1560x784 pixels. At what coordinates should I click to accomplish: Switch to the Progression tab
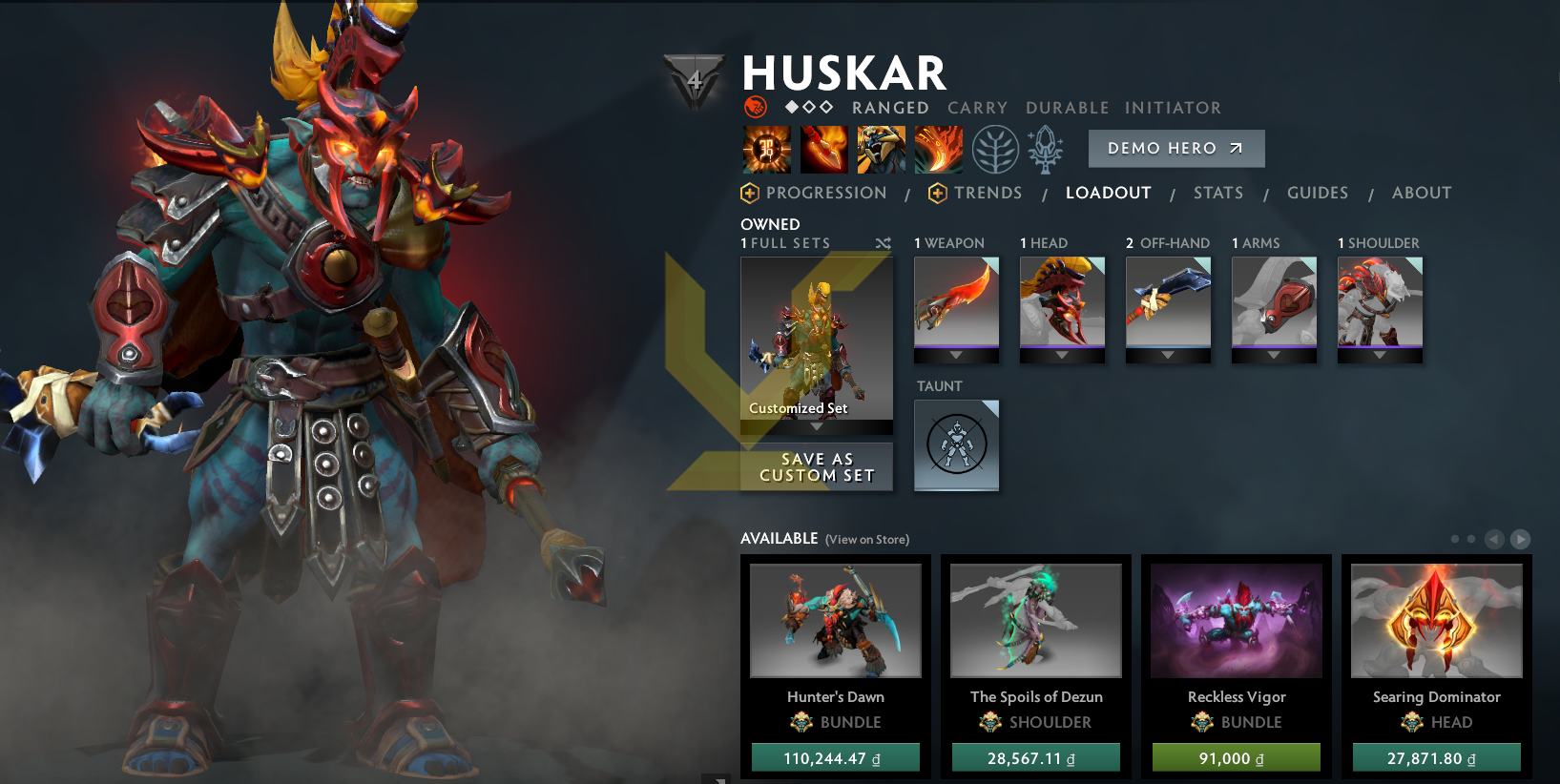(x=825, y=193)
